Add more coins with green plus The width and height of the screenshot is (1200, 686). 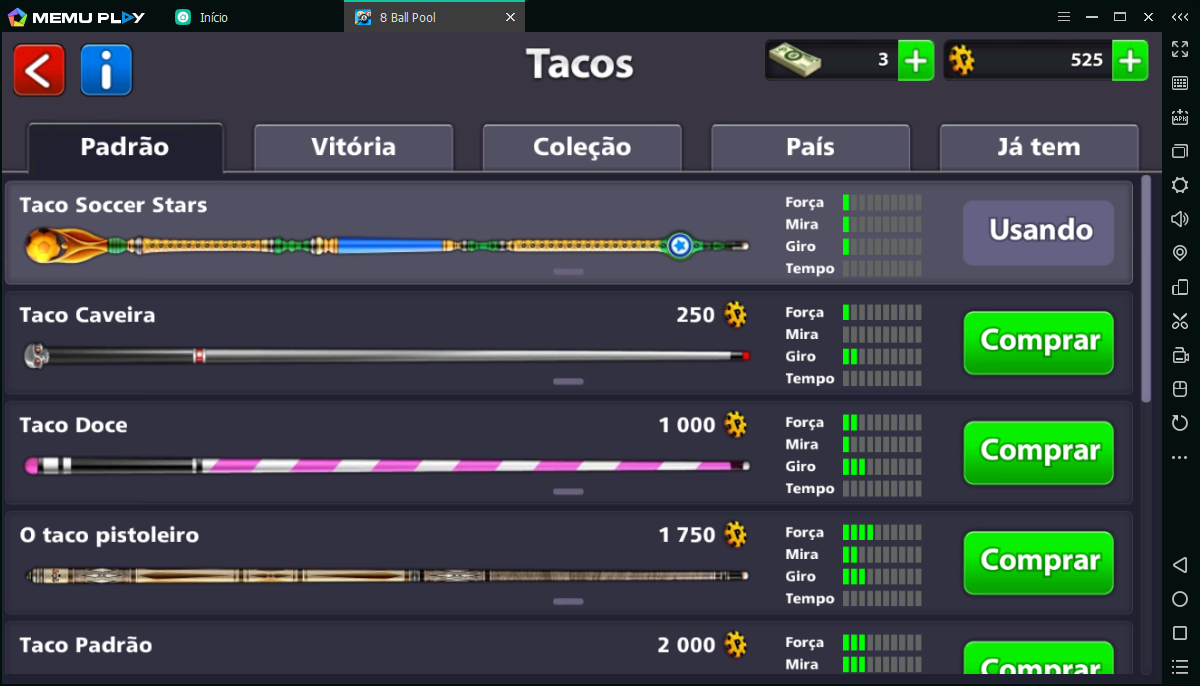click(1129, 61)
